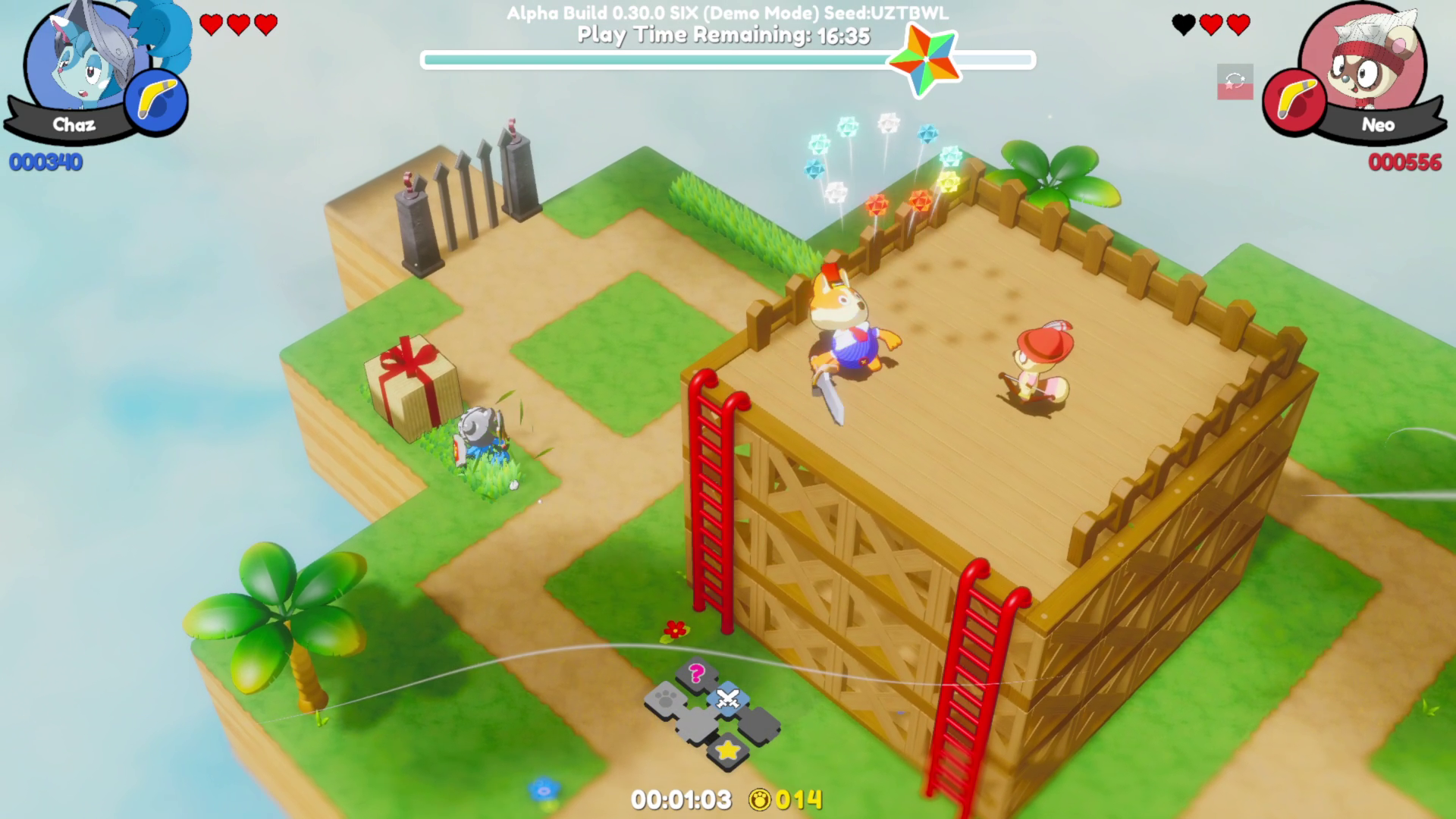Select the paw print map tile
This screenshot has width=1456, height=819.
666,698
